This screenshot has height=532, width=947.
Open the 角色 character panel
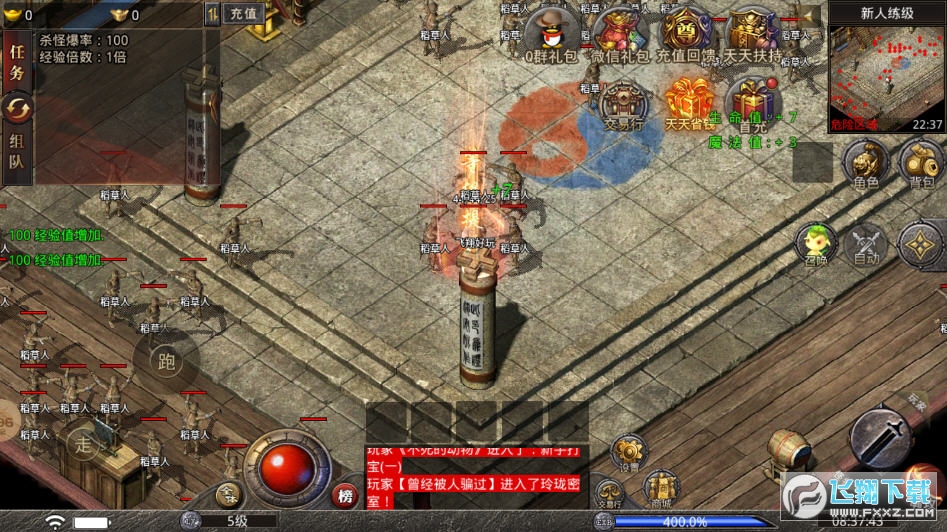865,162
